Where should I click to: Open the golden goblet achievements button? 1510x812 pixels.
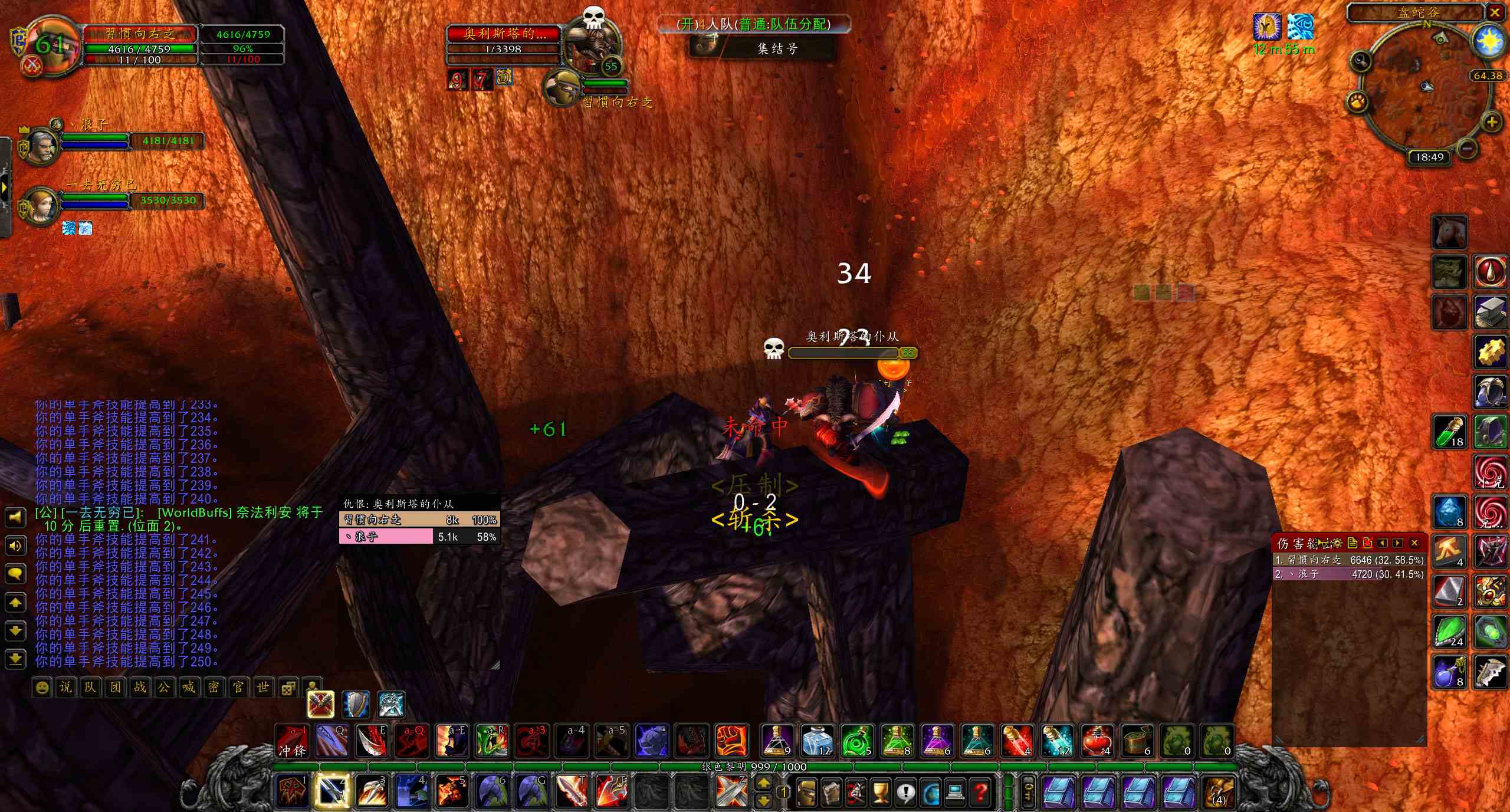(x=880, y=792)
